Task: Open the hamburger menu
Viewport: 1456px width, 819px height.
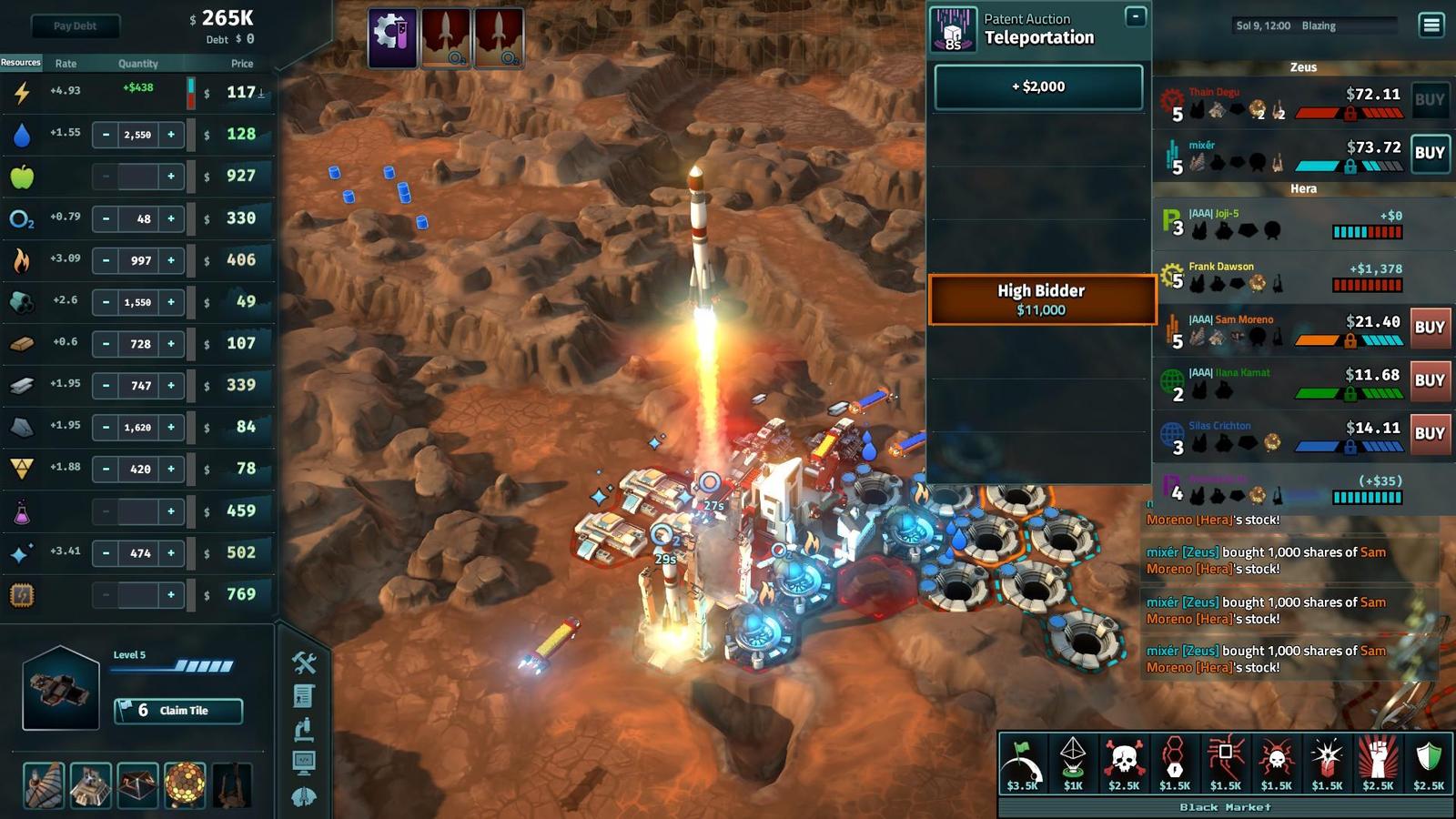Action: point(1431,25)
